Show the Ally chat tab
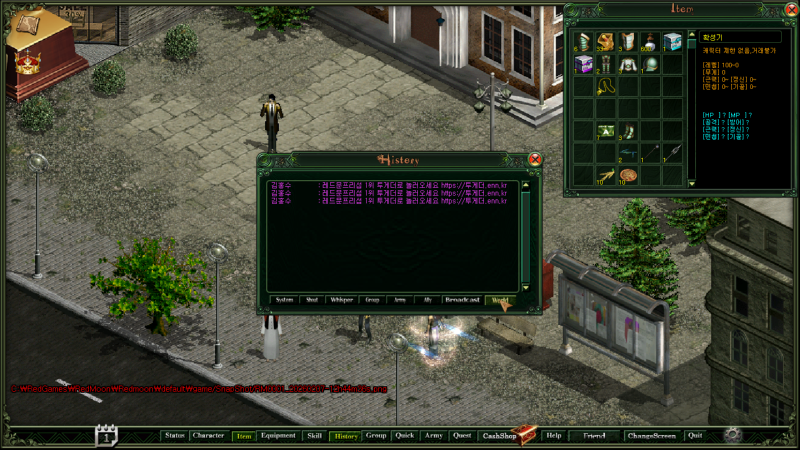This screenshot has width=800, height=450. pyautogui.click(x=428, y=299)
